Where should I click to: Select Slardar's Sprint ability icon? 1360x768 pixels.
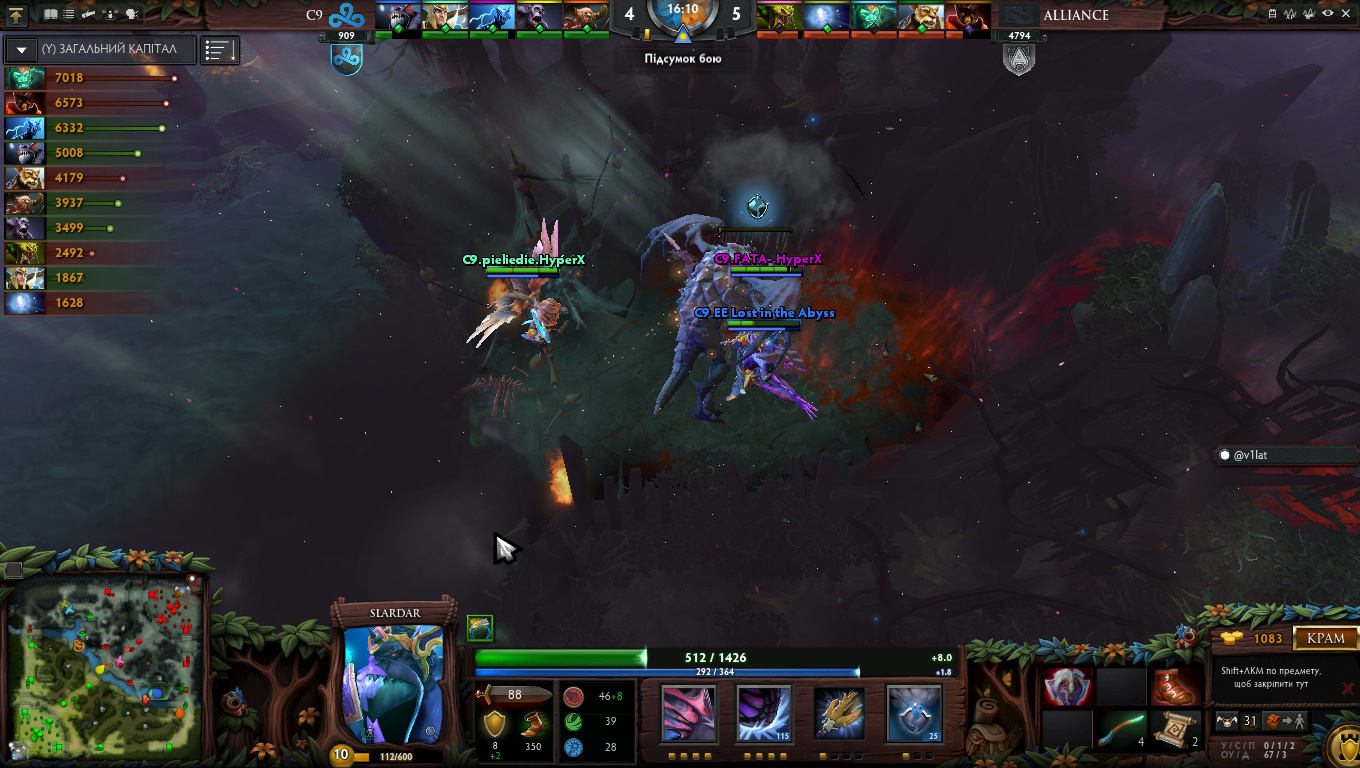[x=687, y=713]
